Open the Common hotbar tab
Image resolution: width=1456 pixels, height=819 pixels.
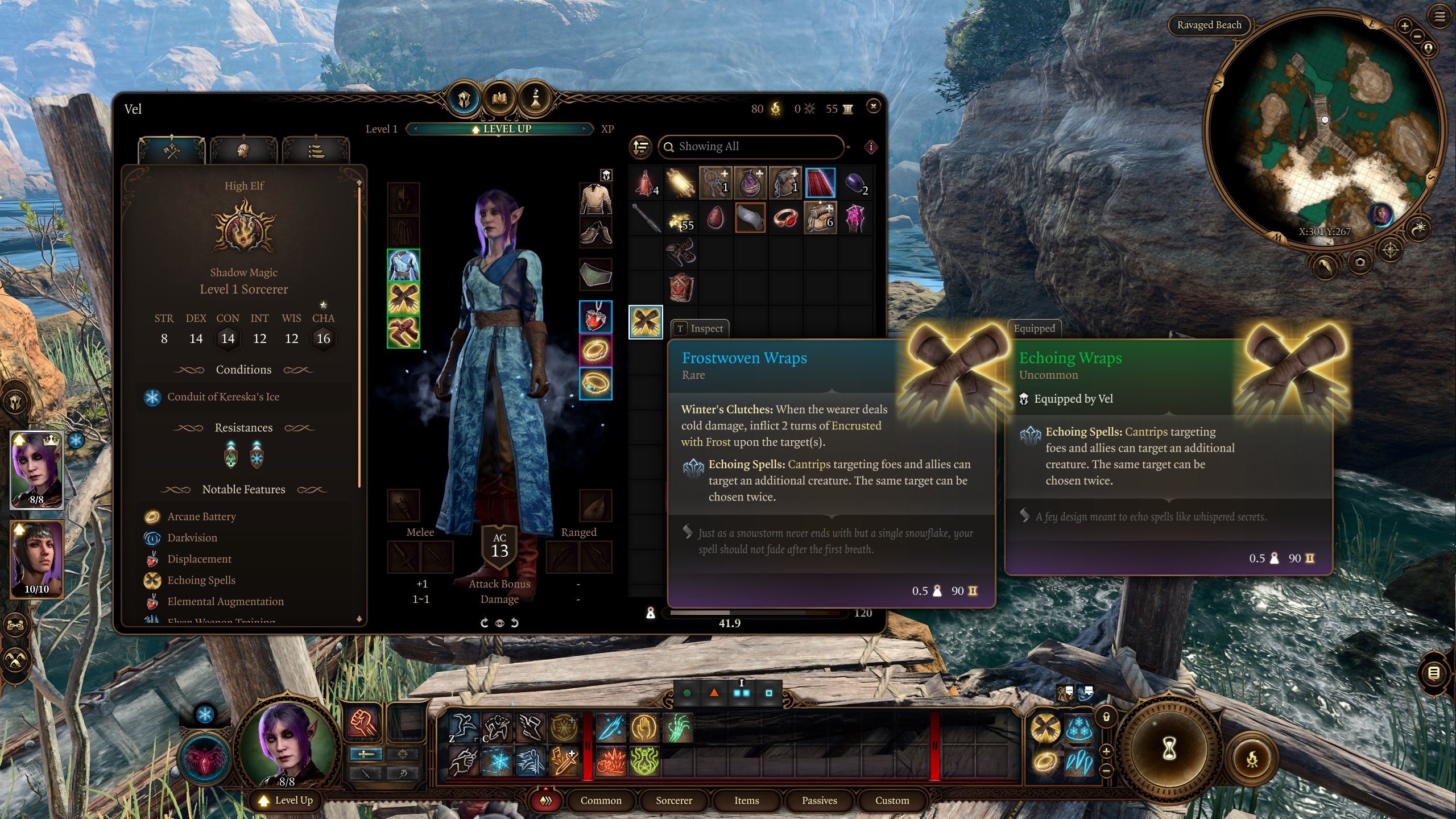pos(601,800)
